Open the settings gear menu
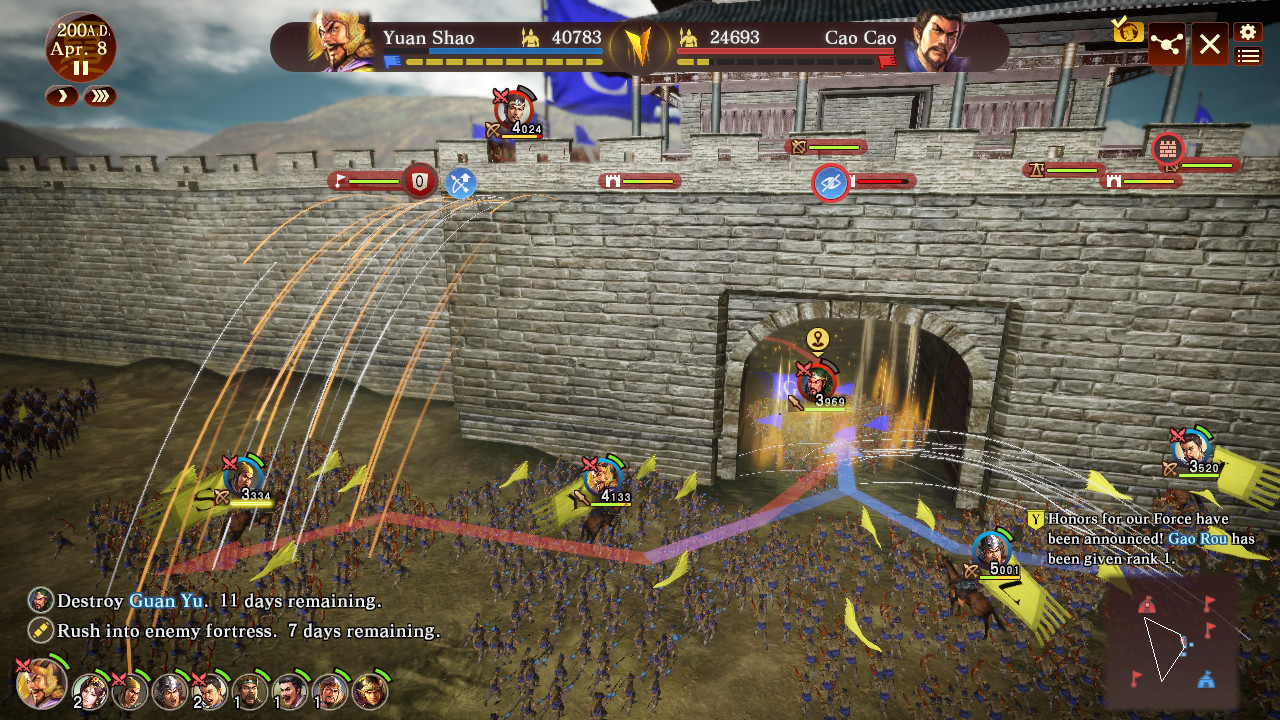 pyautogui.click(x=1246, y=31)
